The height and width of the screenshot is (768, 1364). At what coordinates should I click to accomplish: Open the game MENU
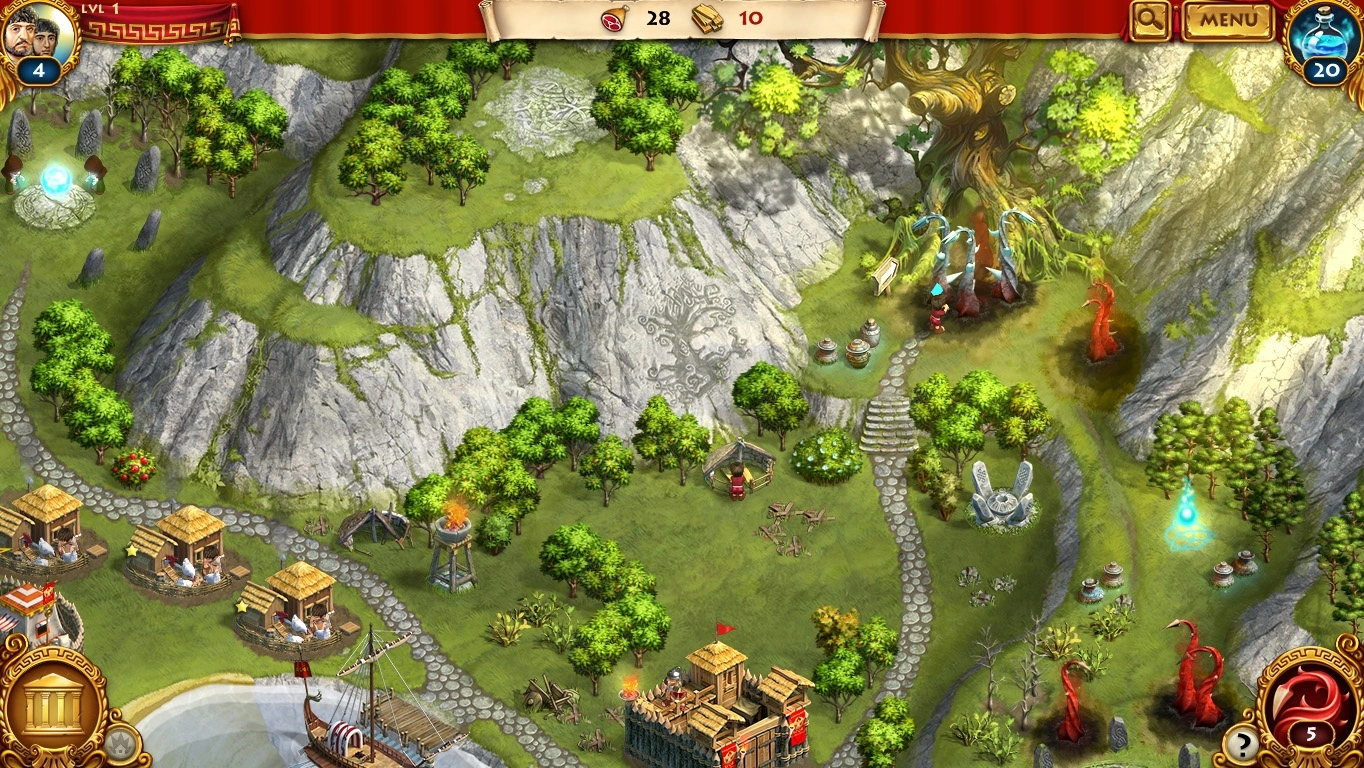[x=1228, y=20]
